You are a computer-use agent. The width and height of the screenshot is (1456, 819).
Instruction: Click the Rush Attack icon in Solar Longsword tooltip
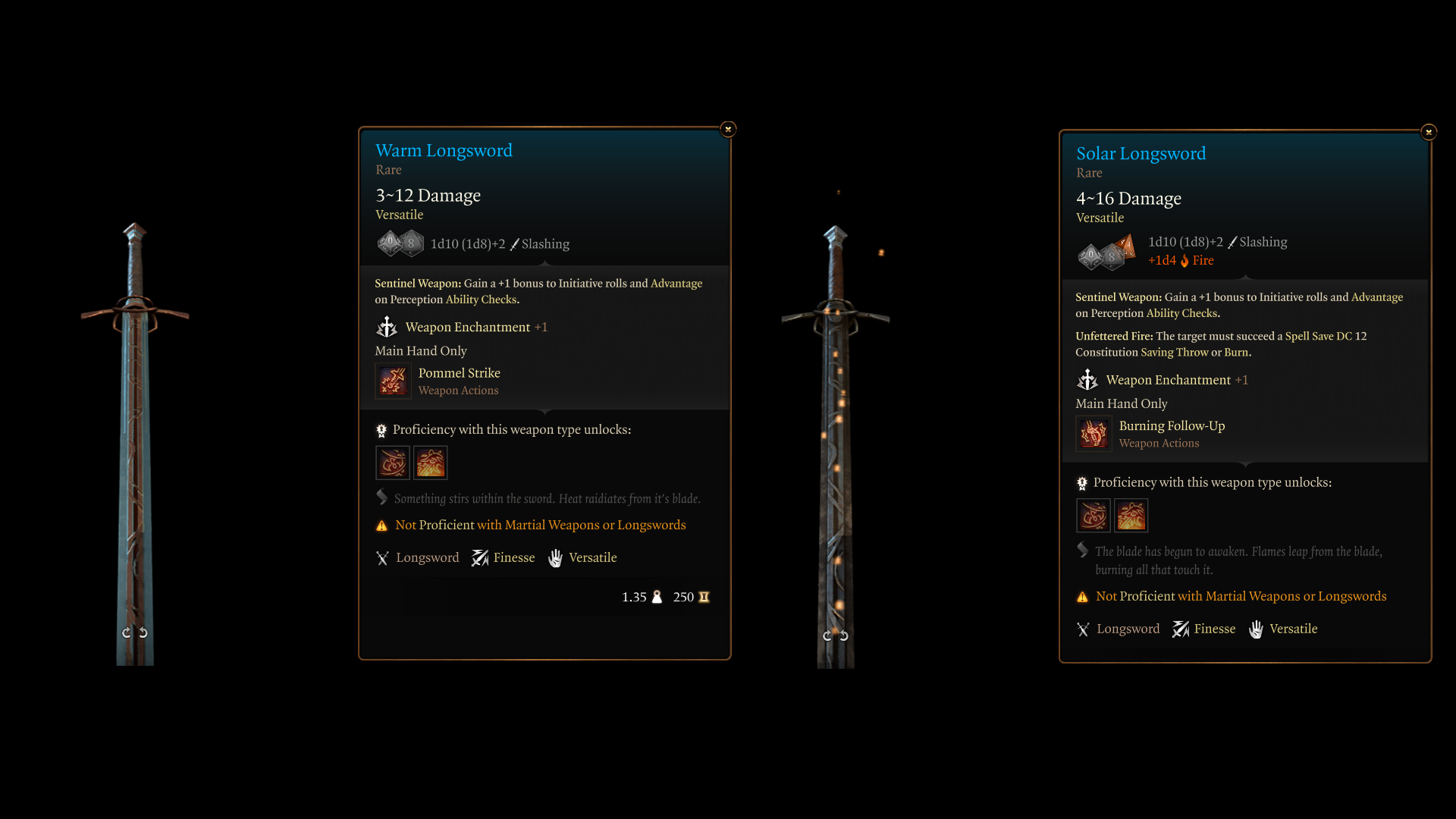pyautogui.click(x=1131, y=516)
